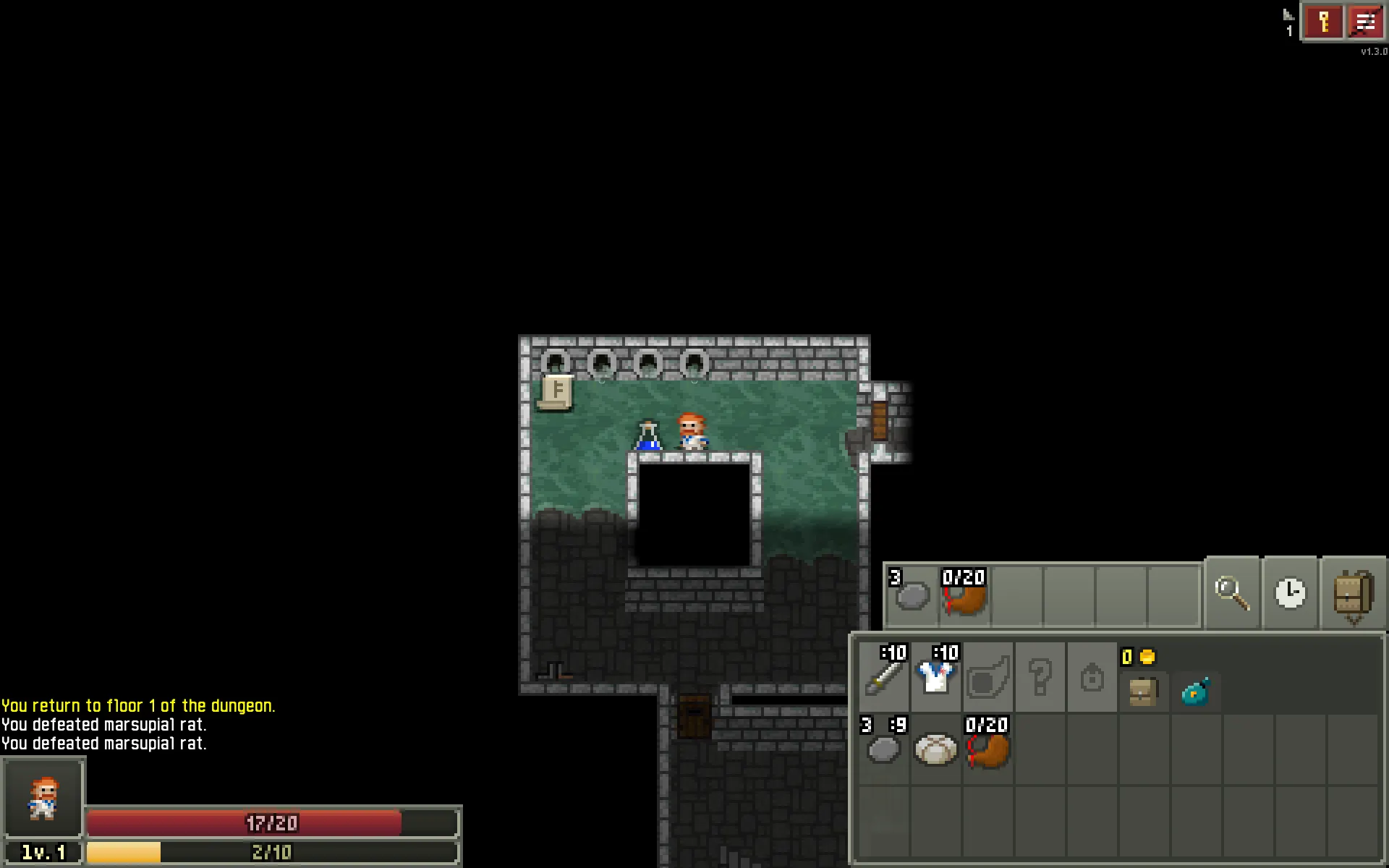The image size is (1389, 868).
Task: Select the equipped shortsword slot
Action: 884,676
